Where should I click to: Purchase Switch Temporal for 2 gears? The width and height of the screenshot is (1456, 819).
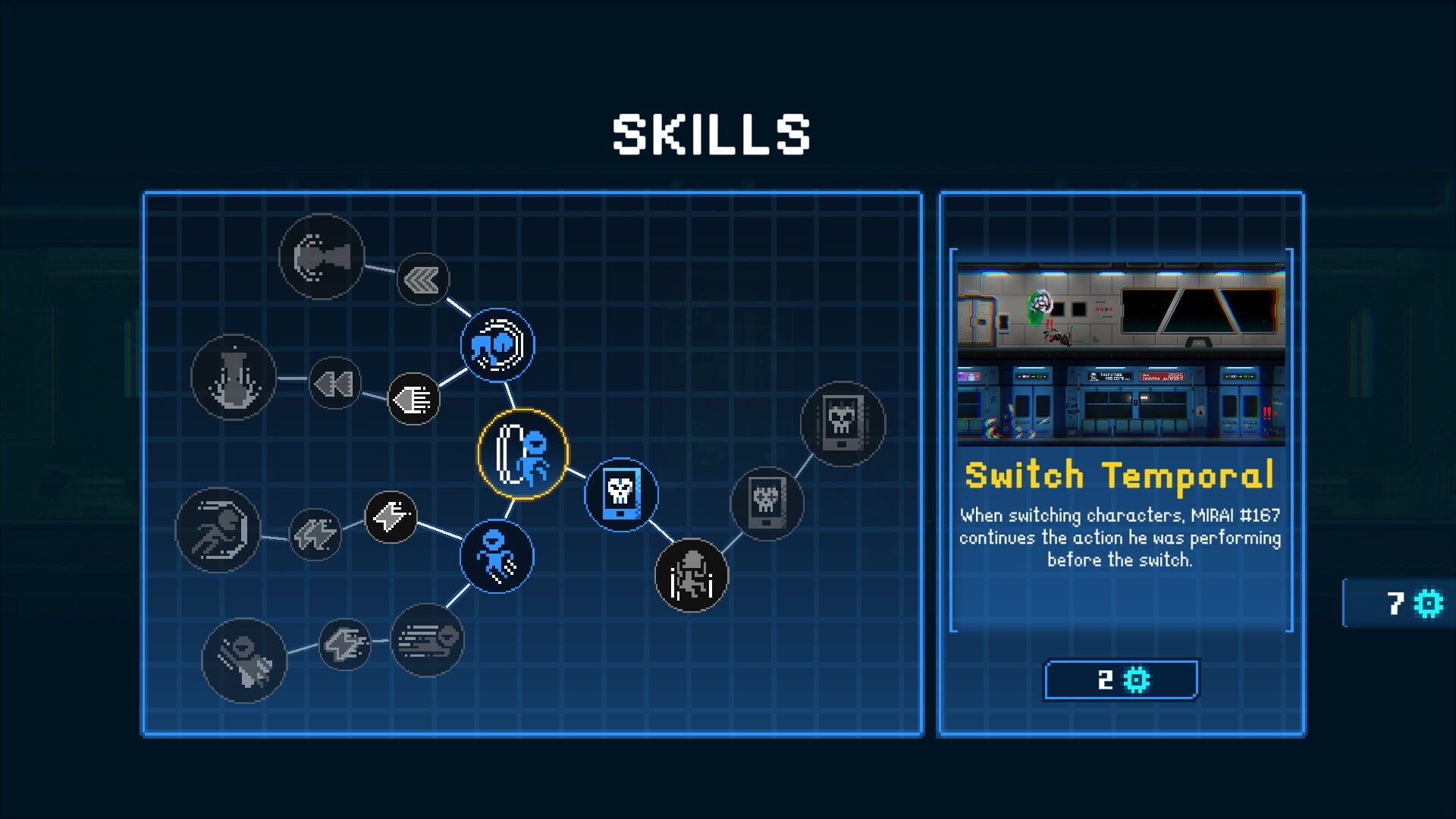1121,680
